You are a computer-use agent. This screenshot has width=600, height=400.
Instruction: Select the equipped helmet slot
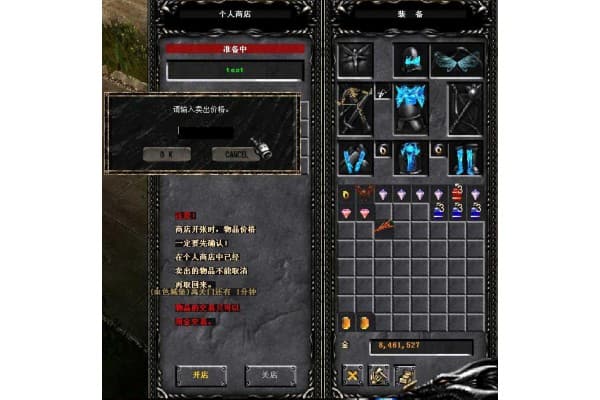[x=410, y=60]
